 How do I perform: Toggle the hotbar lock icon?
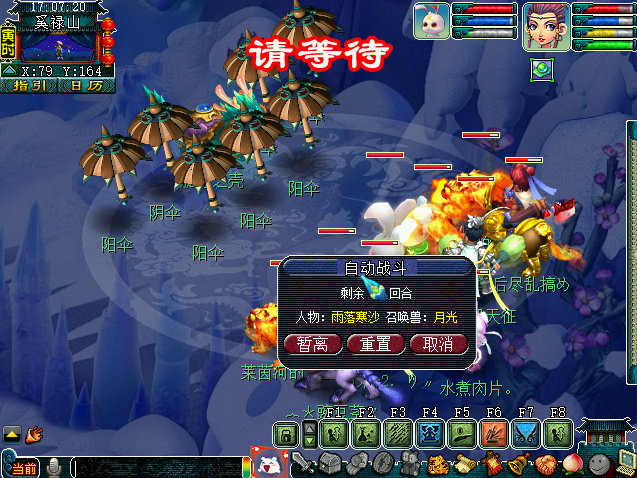click(286, 434)
